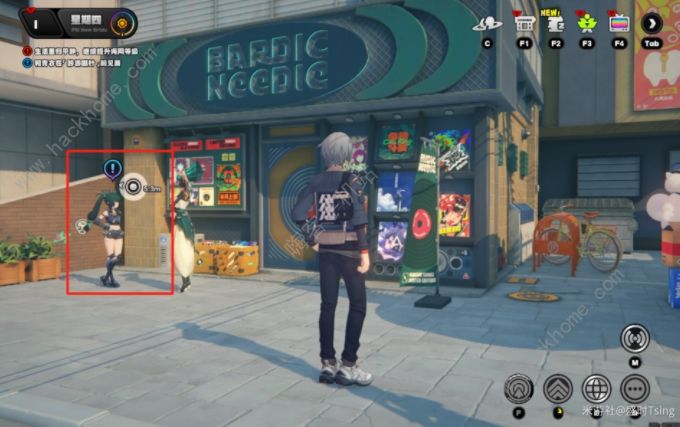Open the green figure icon menu
The width and height of the screenshot is (680, 427).
click(587, 22)
